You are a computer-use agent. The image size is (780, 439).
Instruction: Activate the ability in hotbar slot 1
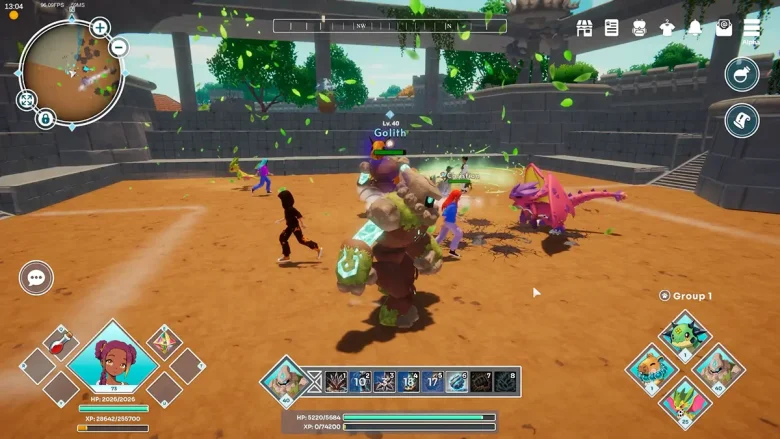click(x=336, y=381)
